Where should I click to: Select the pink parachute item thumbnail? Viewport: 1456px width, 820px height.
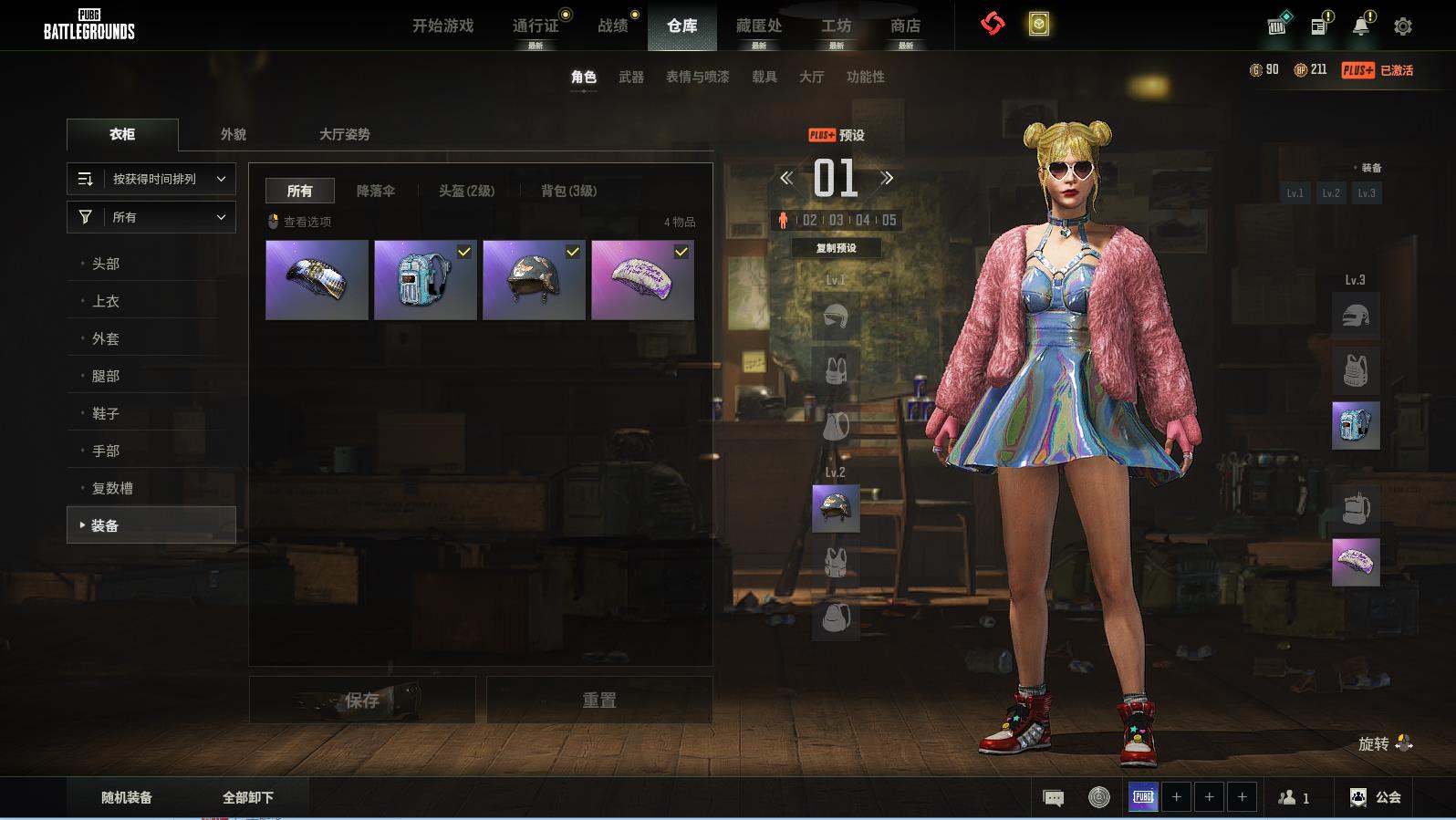click(x=642, y=280)
